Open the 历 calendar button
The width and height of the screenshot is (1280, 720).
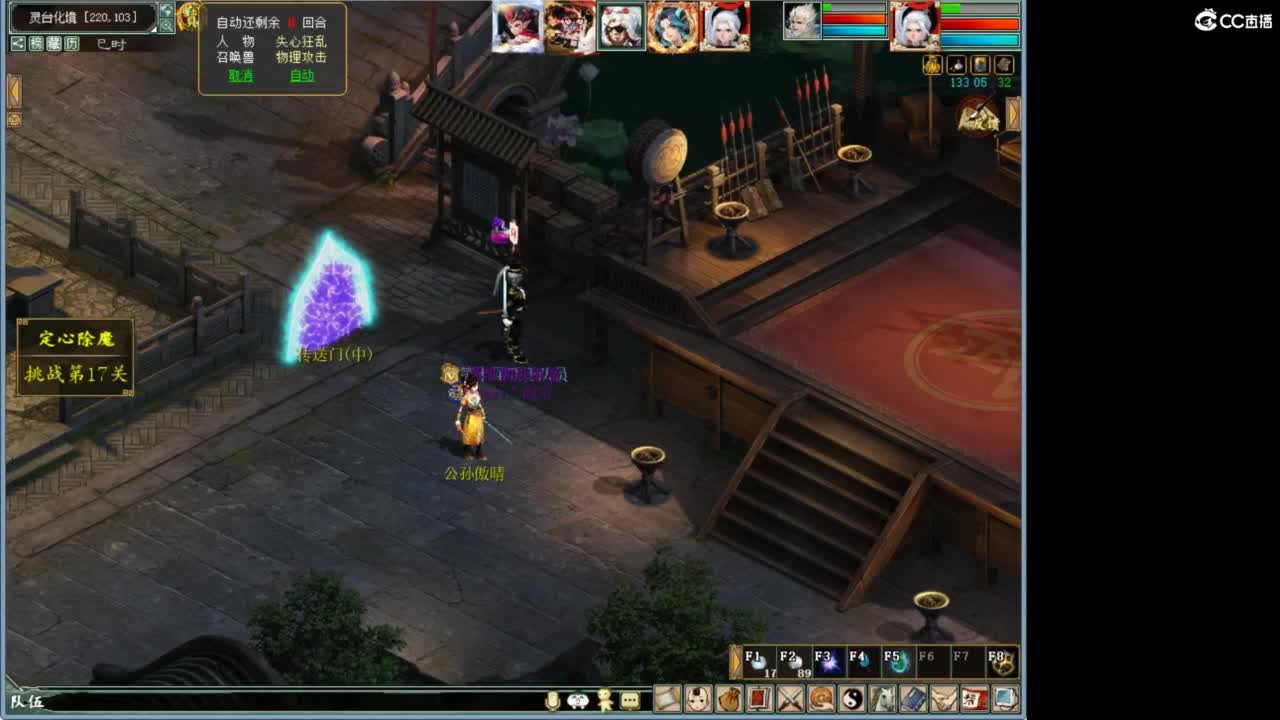click(72, 43)
